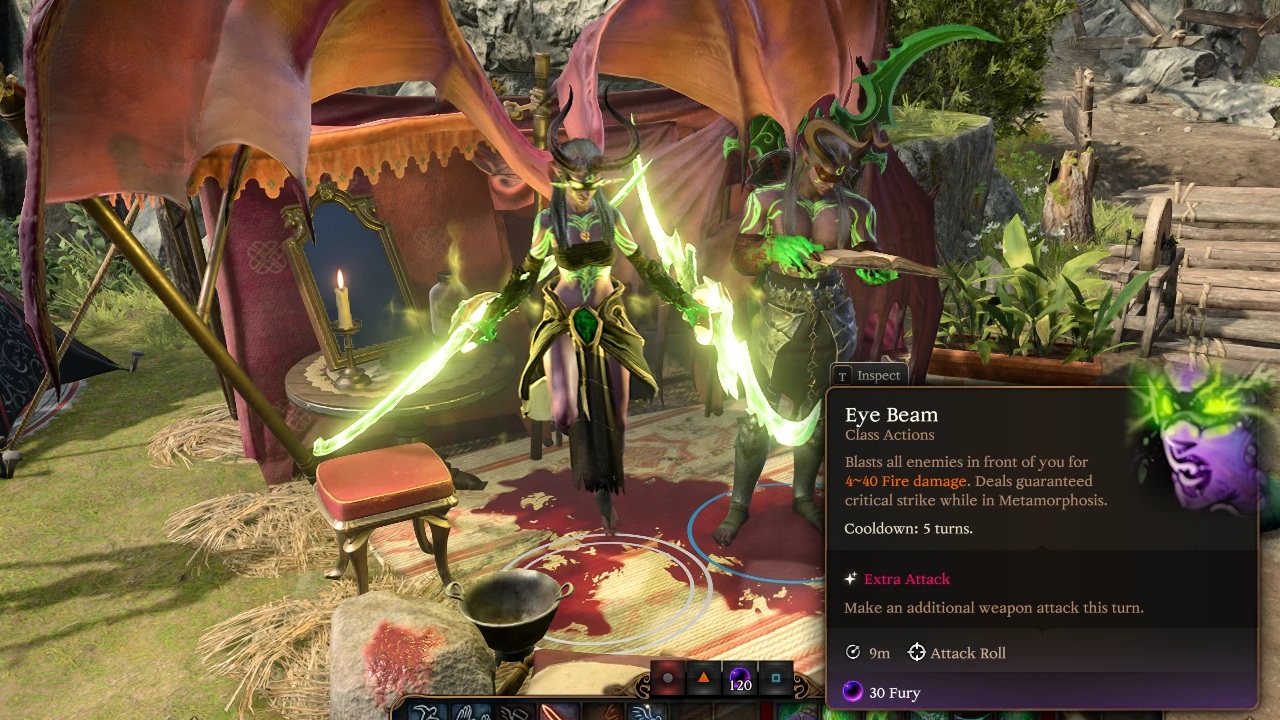Select the blue square Reaction icon
This screenshot has width=1280, height=720.
coord(775,678)
